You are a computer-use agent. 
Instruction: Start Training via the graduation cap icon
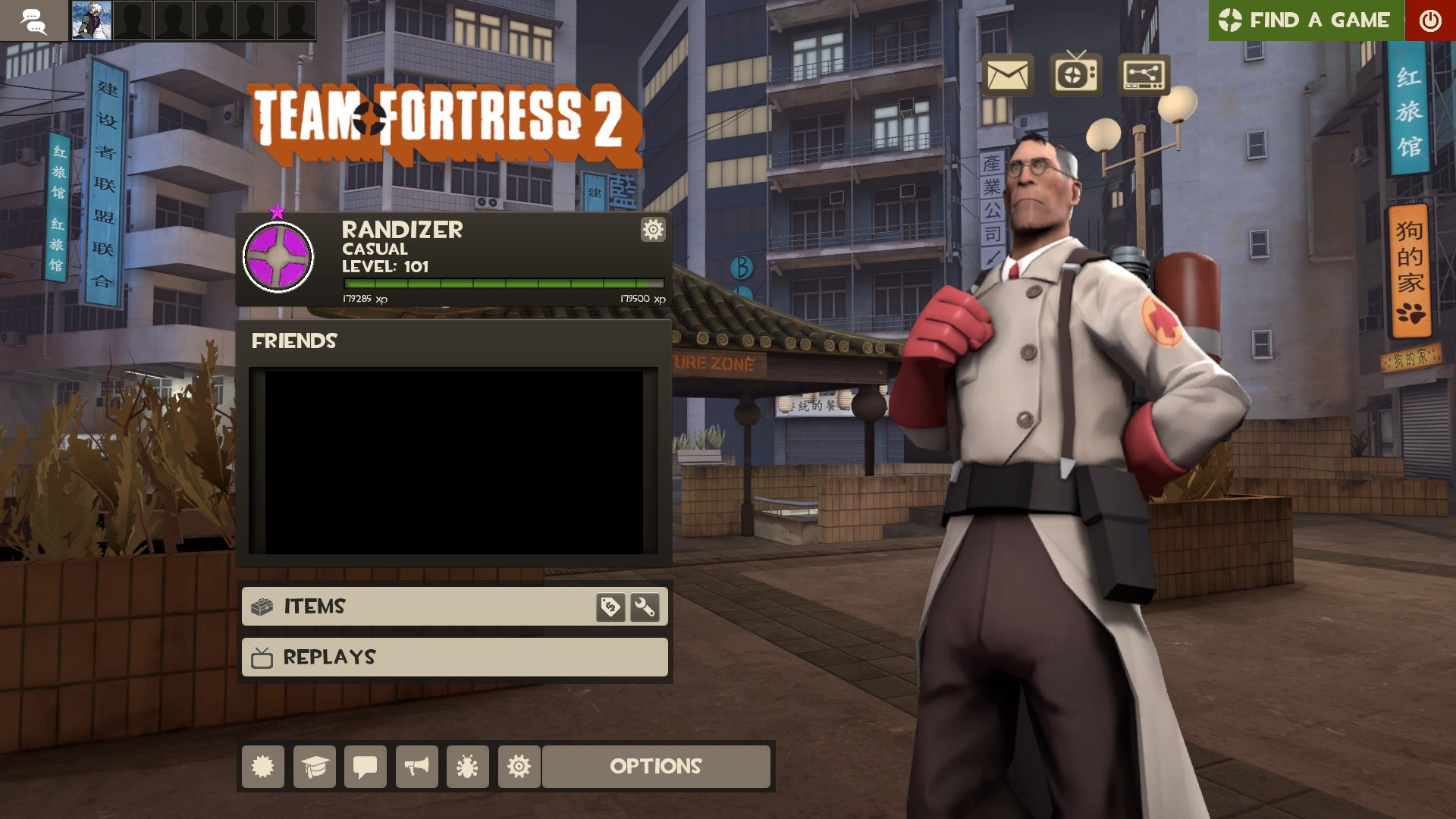(x=314, y=767)
